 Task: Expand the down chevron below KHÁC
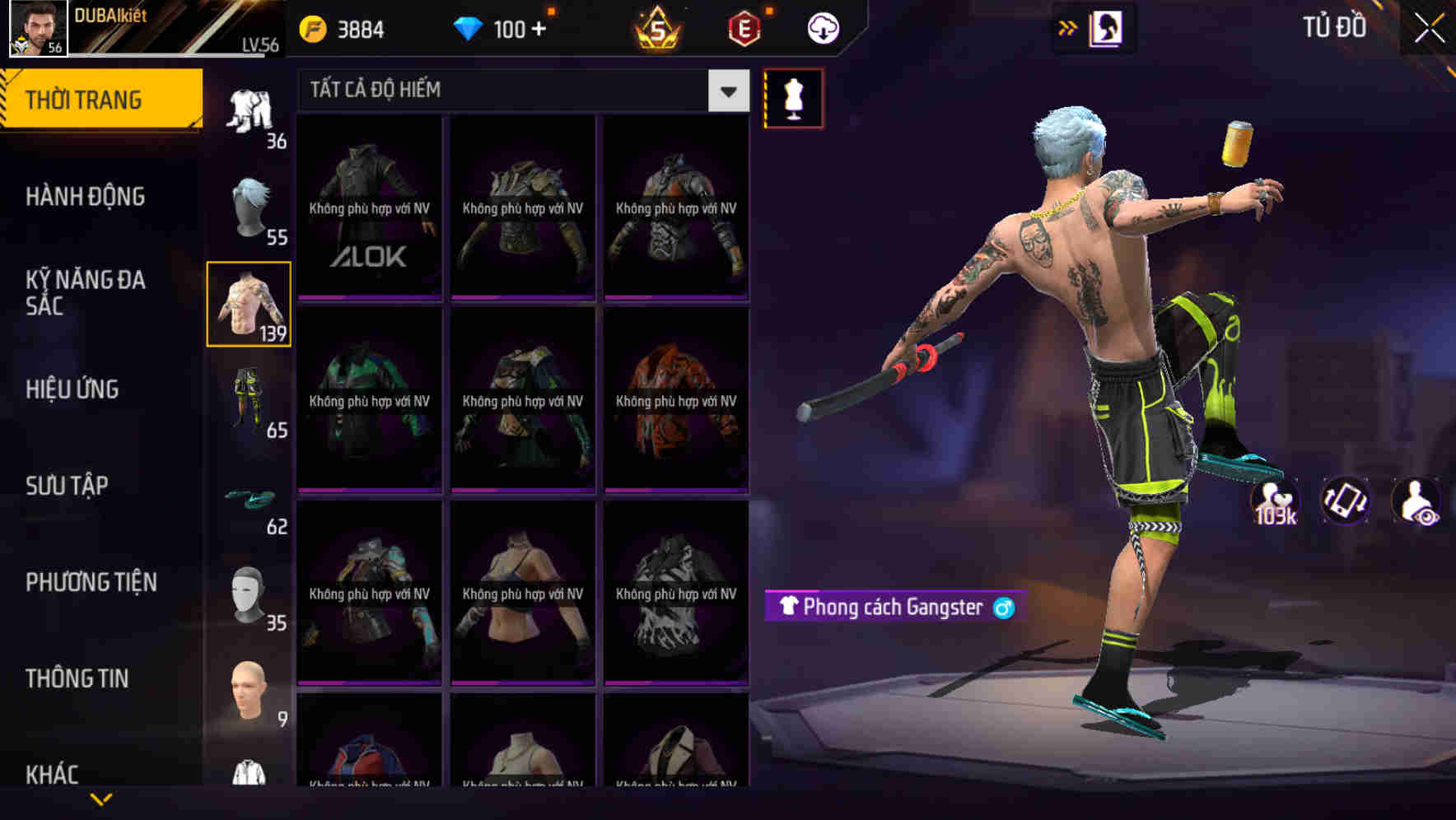[x=100, y=797]
